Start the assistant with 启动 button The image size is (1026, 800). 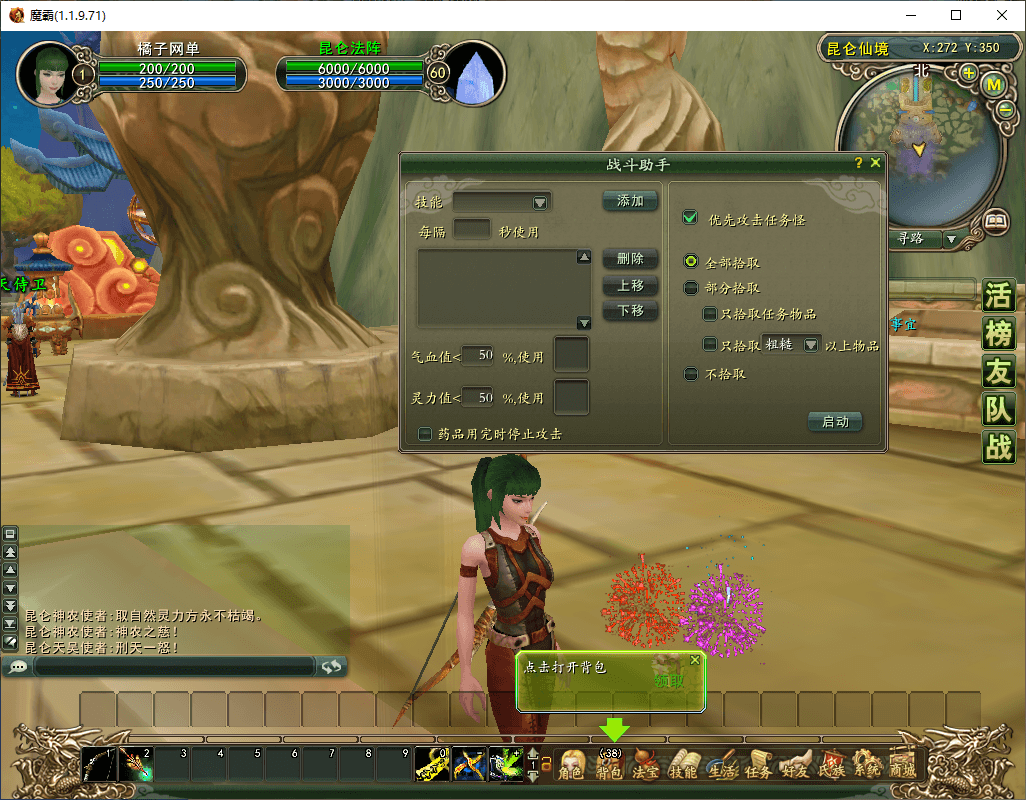pyautogui.click(x=835, y=422)
